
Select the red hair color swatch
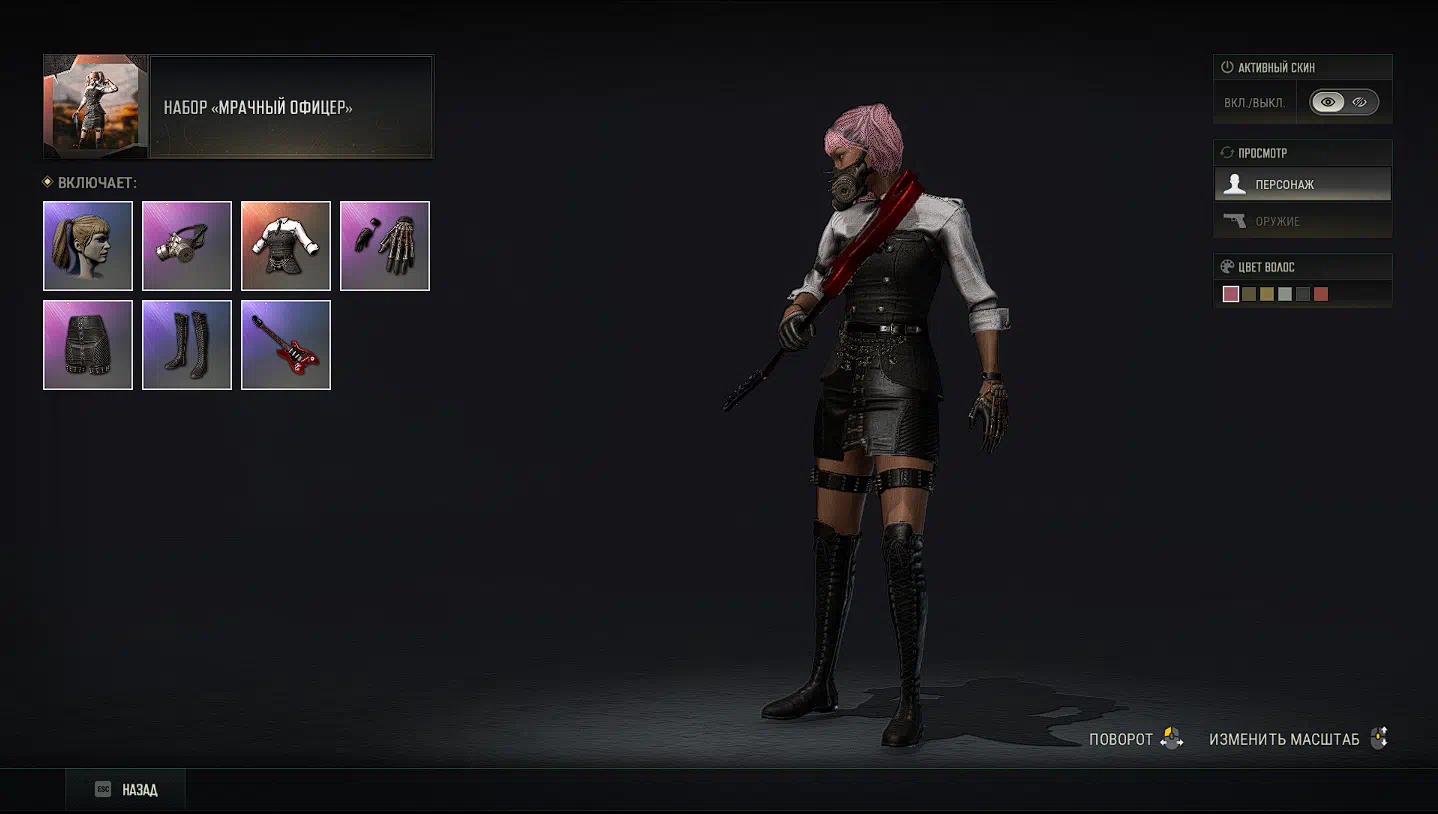[x=1321, y=294]
